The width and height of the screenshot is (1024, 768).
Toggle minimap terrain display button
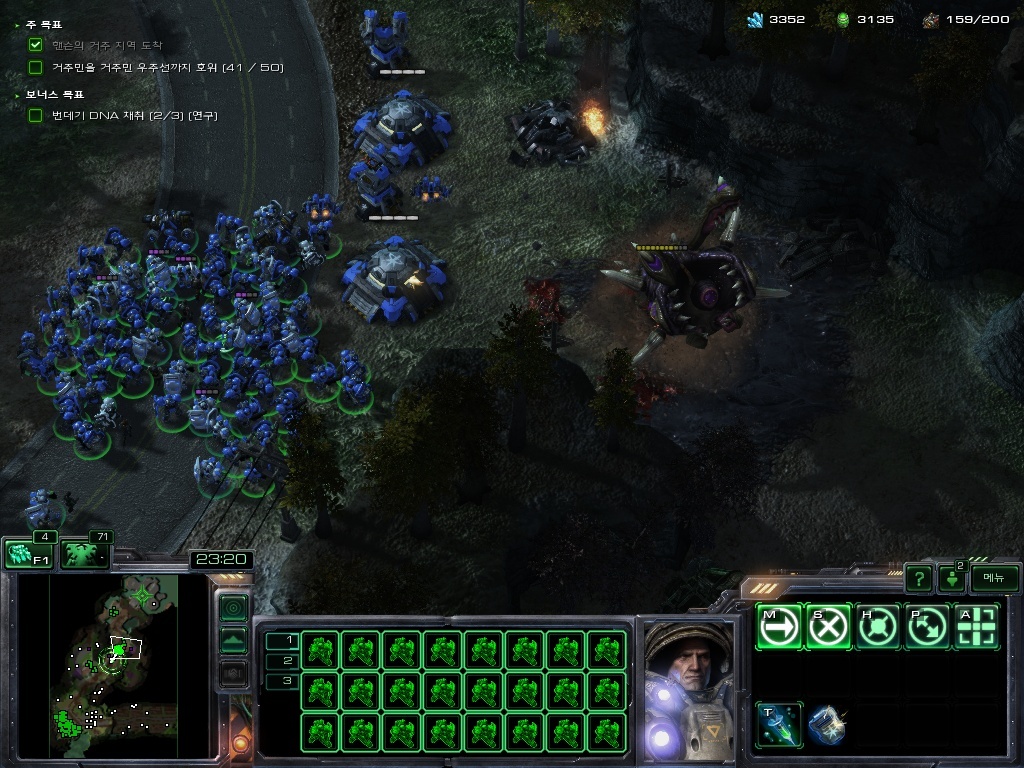[233, 640]
